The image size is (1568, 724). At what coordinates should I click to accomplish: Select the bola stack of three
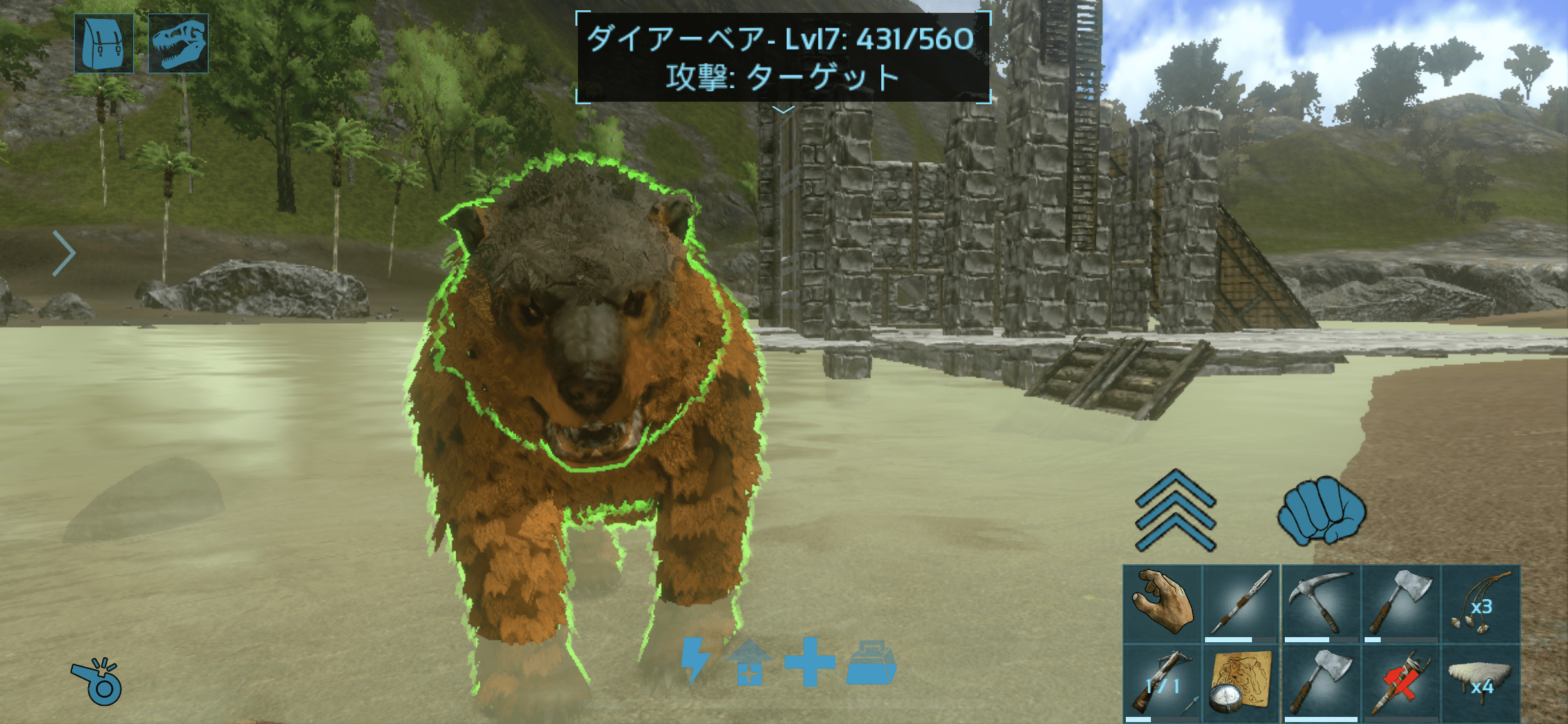[1480, 604]
